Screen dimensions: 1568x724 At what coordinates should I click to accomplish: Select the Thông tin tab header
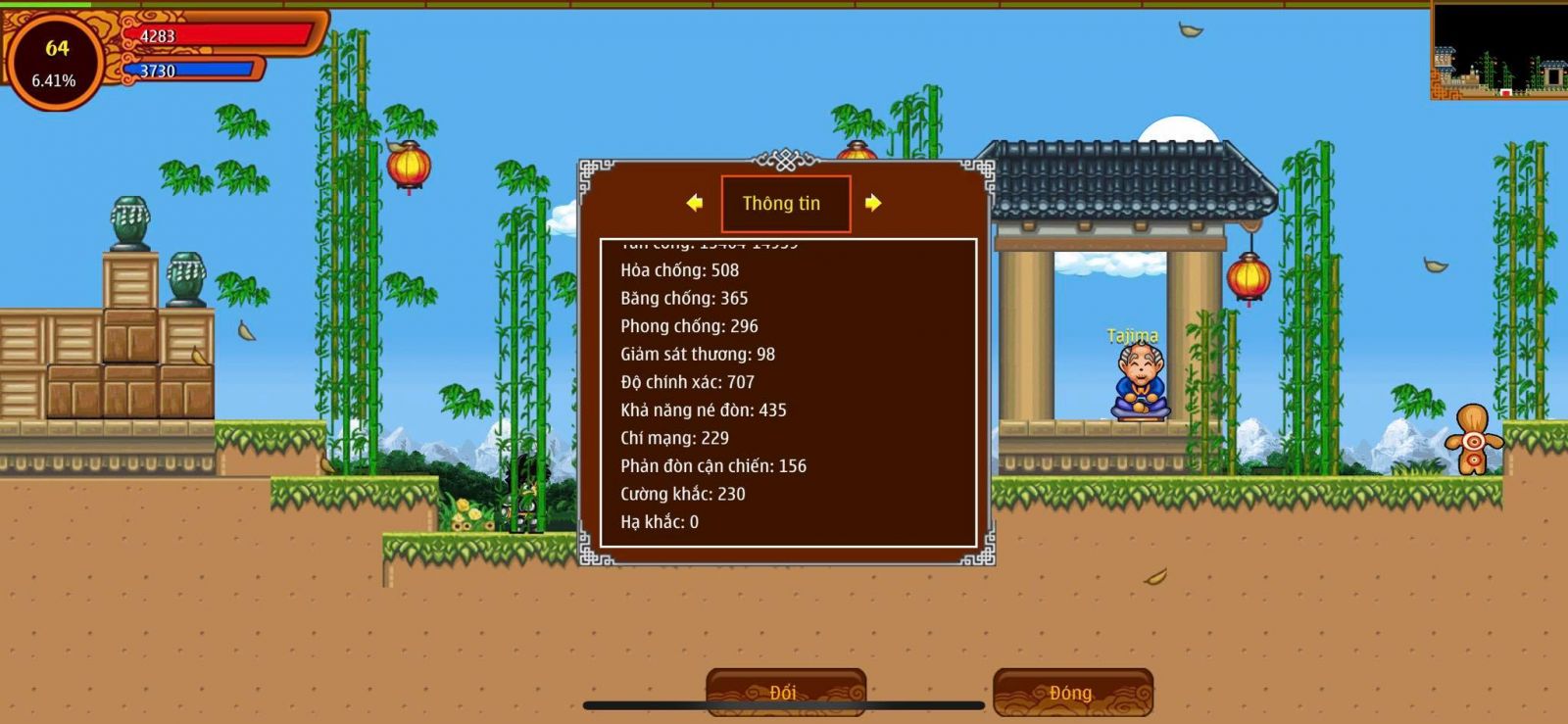(785, 204)
